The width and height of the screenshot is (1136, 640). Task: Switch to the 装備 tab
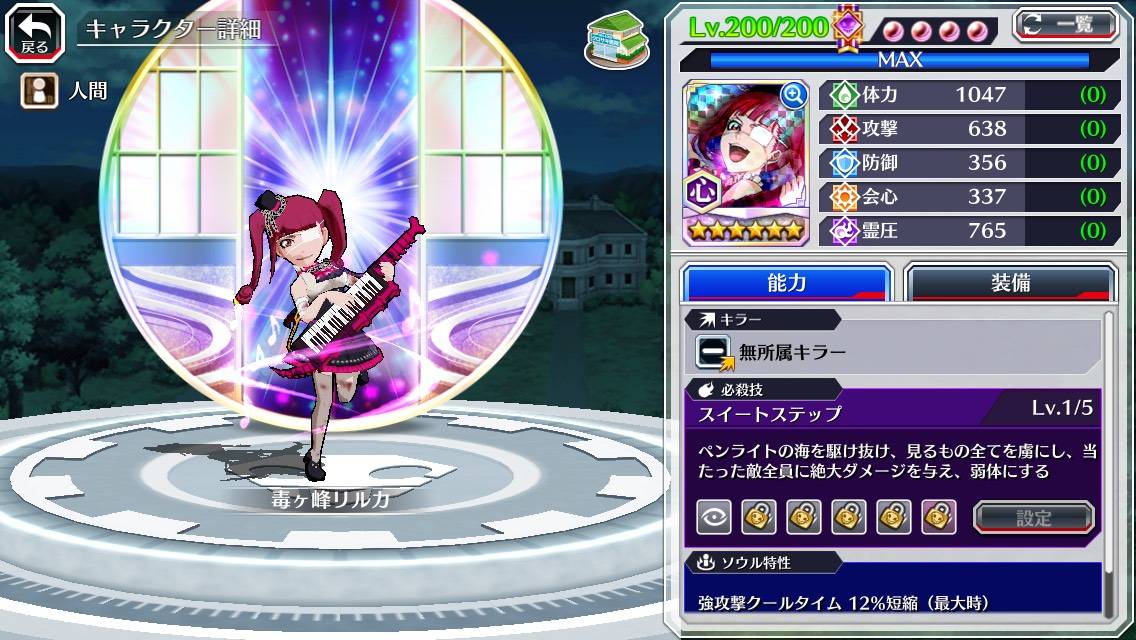point(1010,283)
